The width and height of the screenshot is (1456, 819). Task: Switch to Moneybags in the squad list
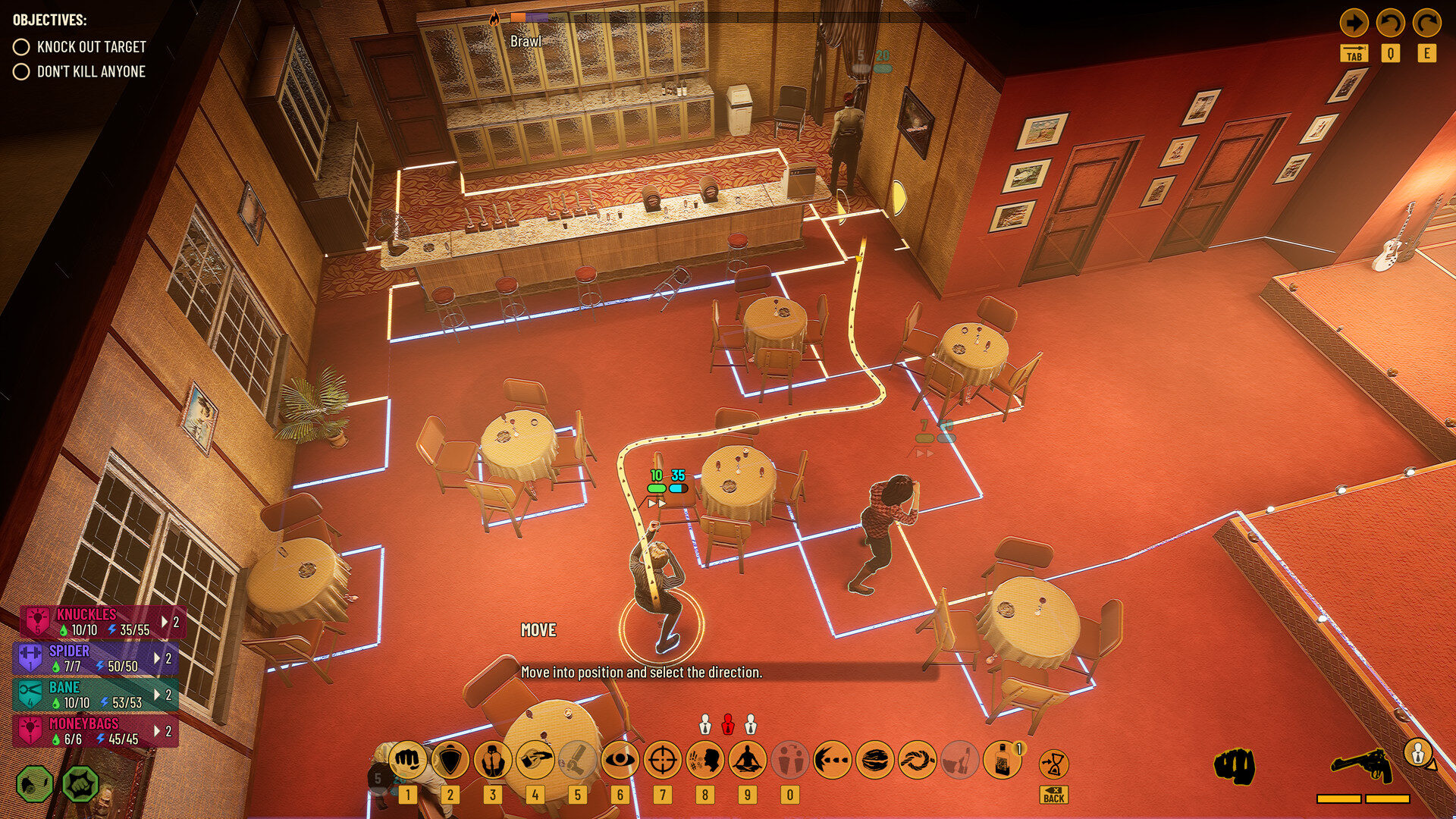(95, 731)
